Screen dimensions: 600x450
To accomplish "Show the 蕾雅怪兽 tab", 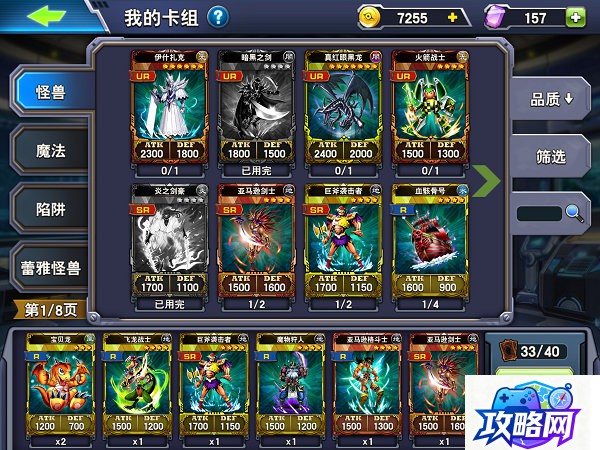I will click(50, 267).
